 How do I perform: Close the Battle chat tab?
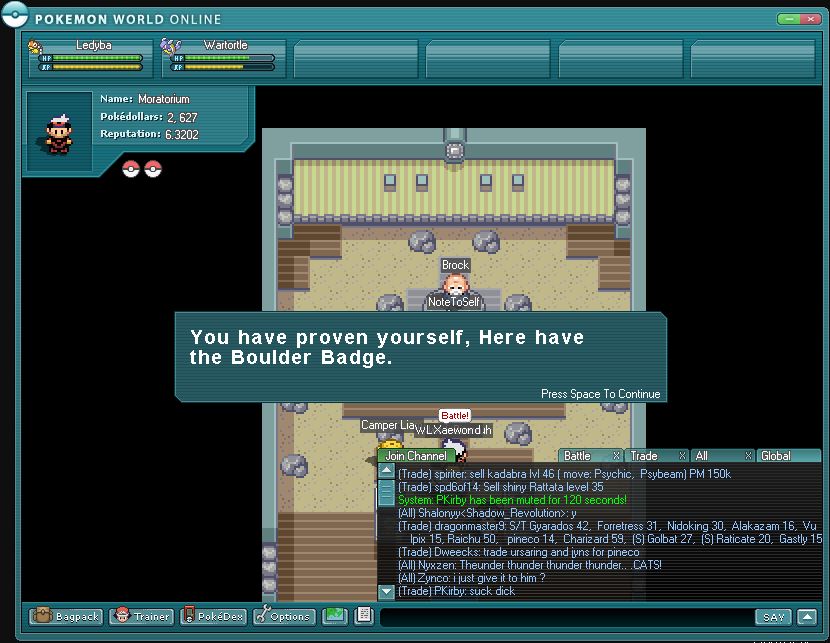(616, 456)
